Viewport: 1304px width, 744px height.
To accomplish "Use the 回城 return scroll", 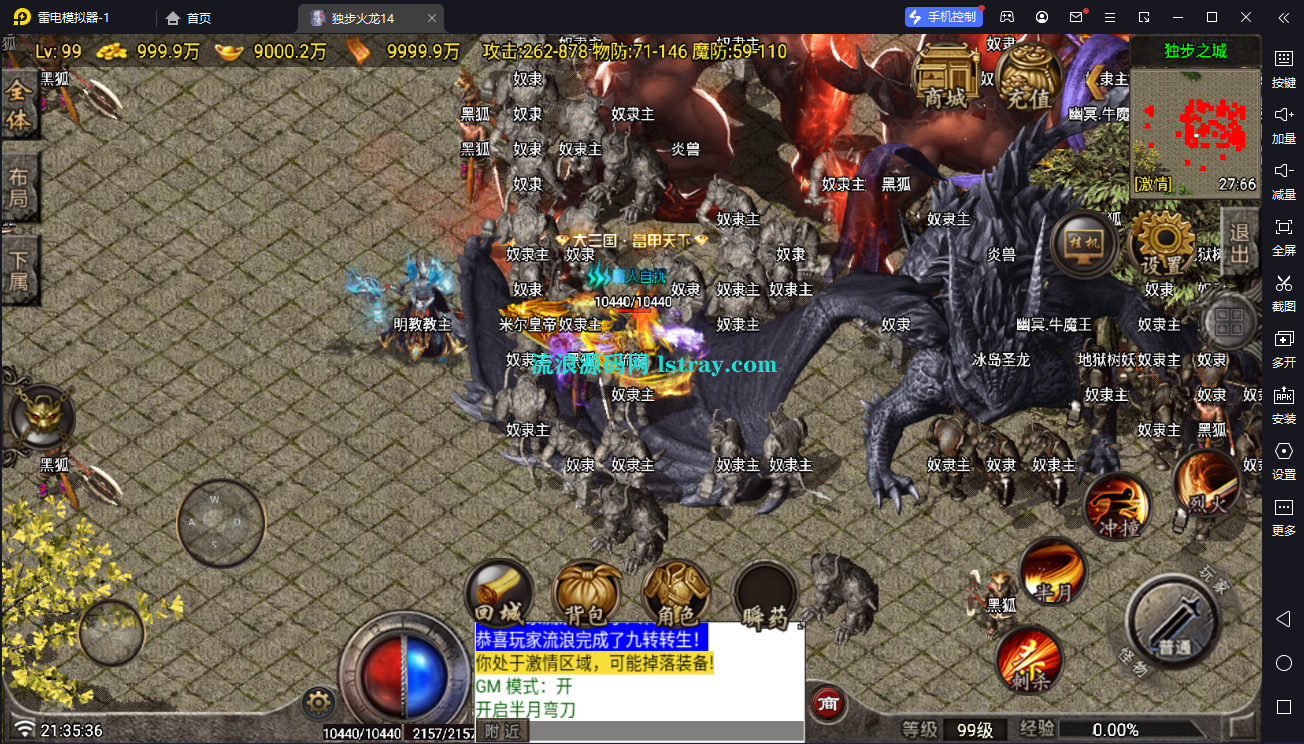I will [x=498, y=594].
